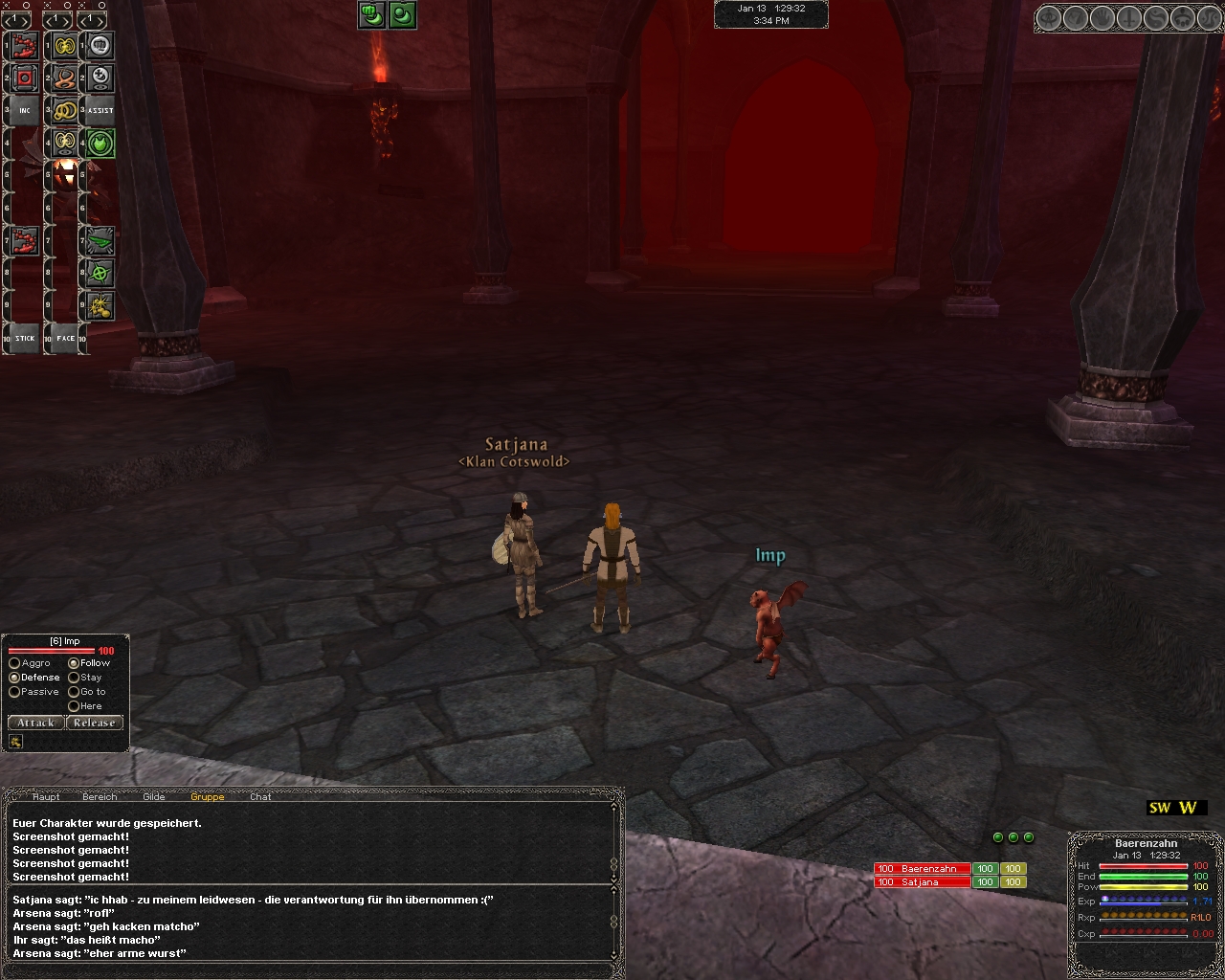Select the Passive pet stance
Viewport: 1225px width, 980px height.
click(14, 692)
